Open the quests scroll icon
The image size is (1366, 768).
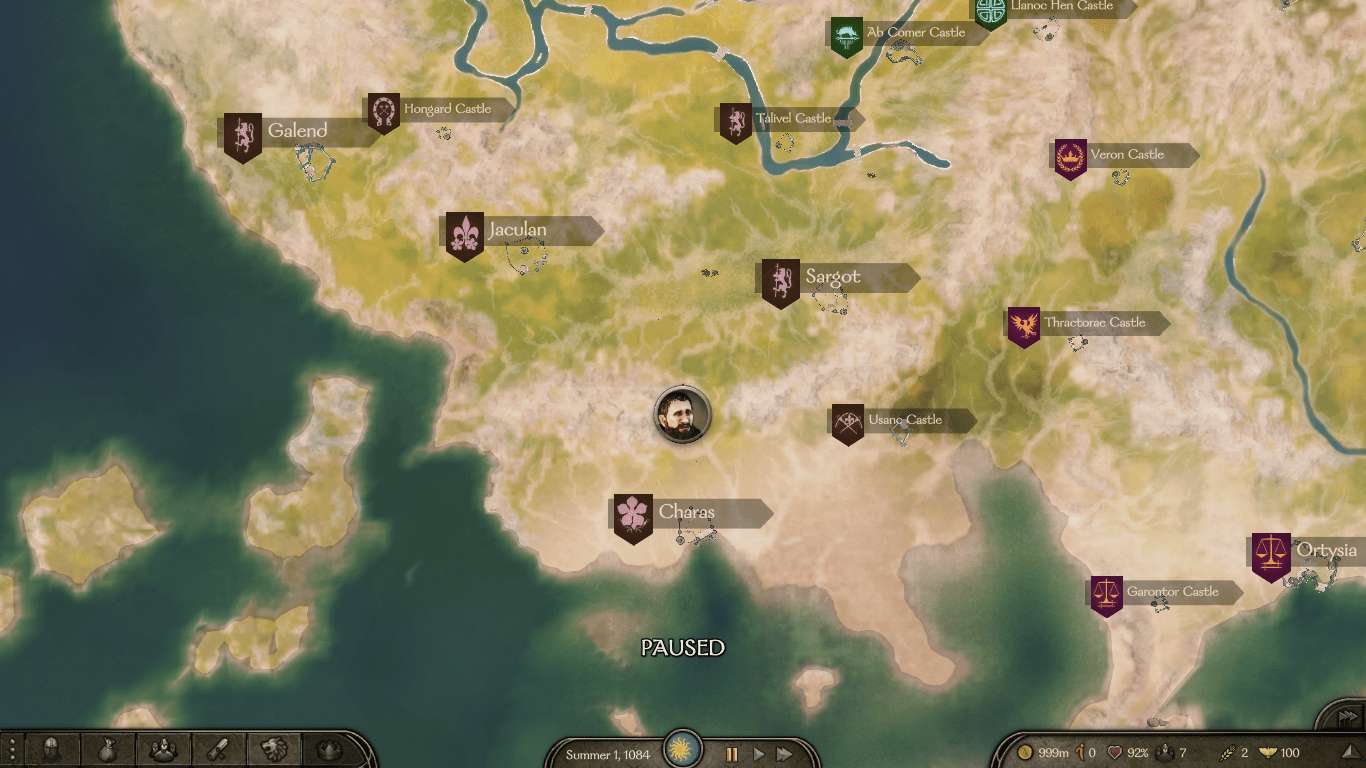point(218,750)
